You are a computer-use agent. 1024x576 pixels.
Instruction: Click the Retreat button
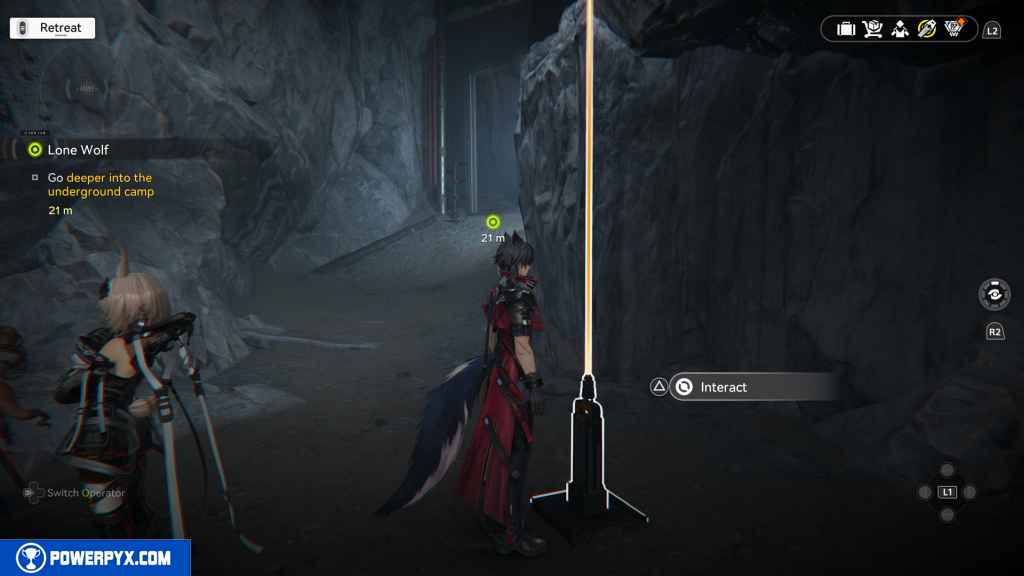(x=52, y=28)
